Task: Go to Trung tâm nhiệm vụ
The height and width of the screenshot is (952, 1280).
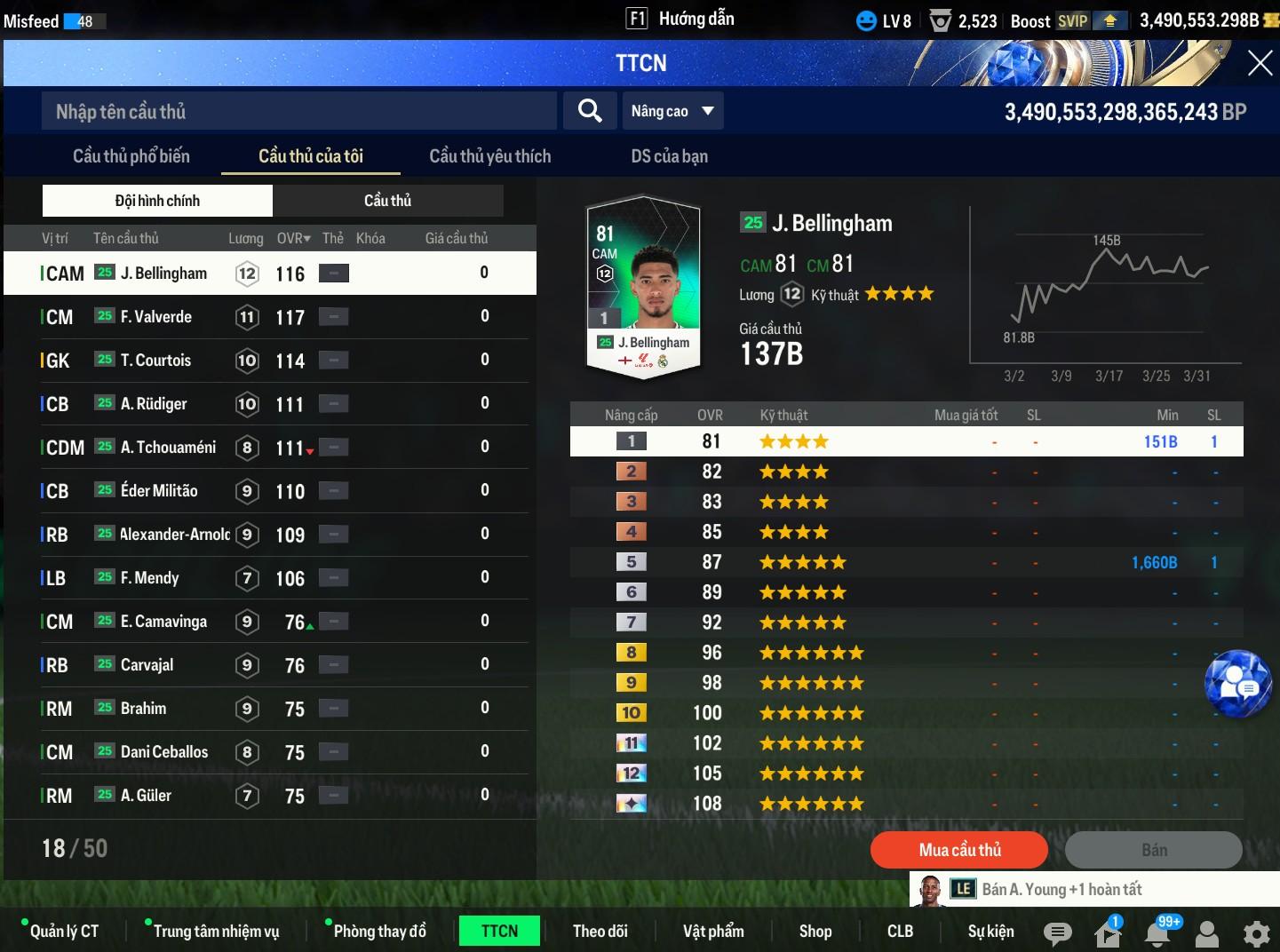Action: click(x=216, y=931)
